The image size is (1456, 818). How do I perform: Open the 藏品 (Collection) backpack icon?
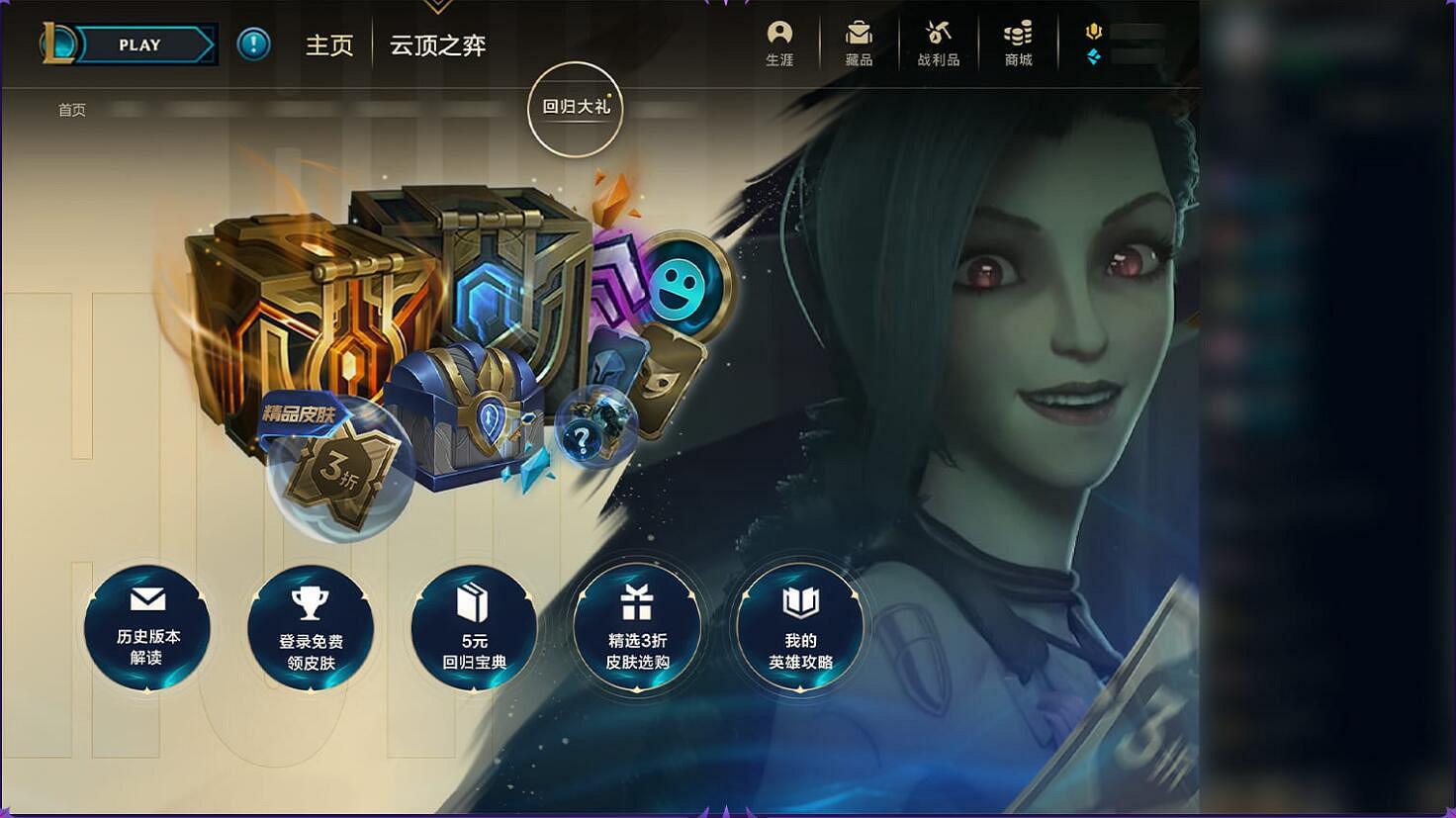coord(860,41)
